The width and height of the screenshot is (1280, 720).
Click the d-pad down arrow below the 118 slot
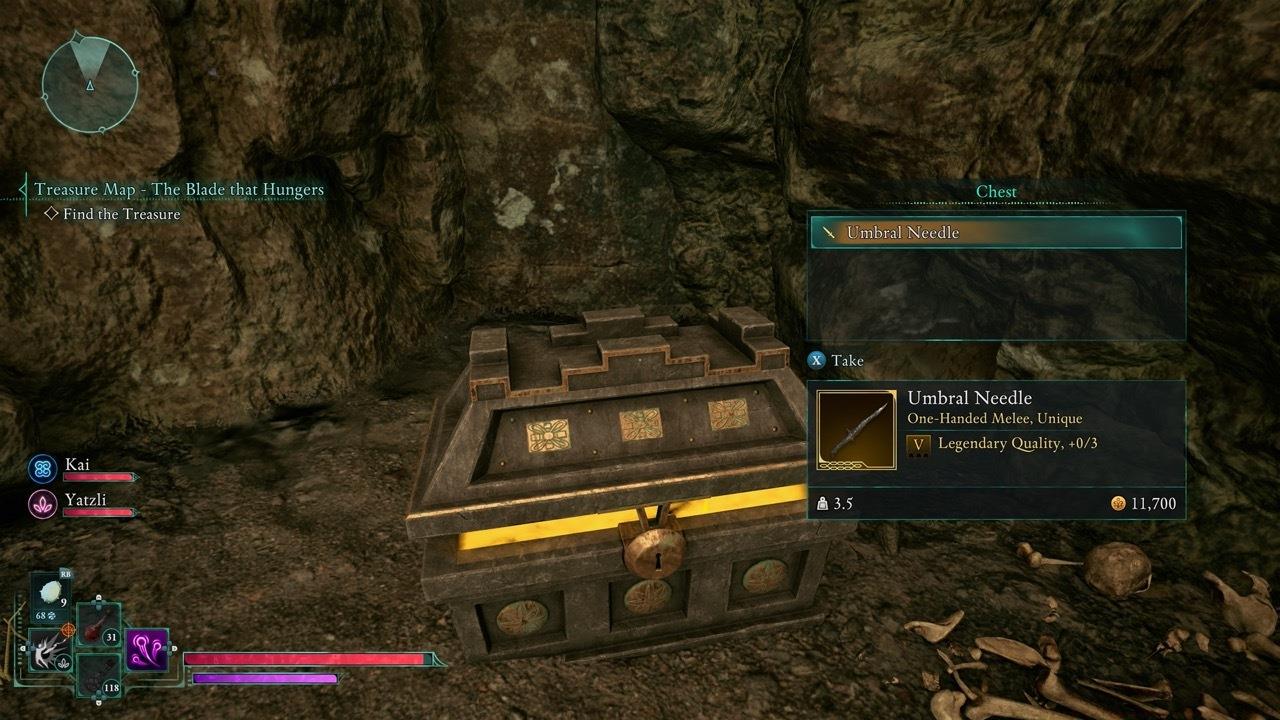[98, 701]
